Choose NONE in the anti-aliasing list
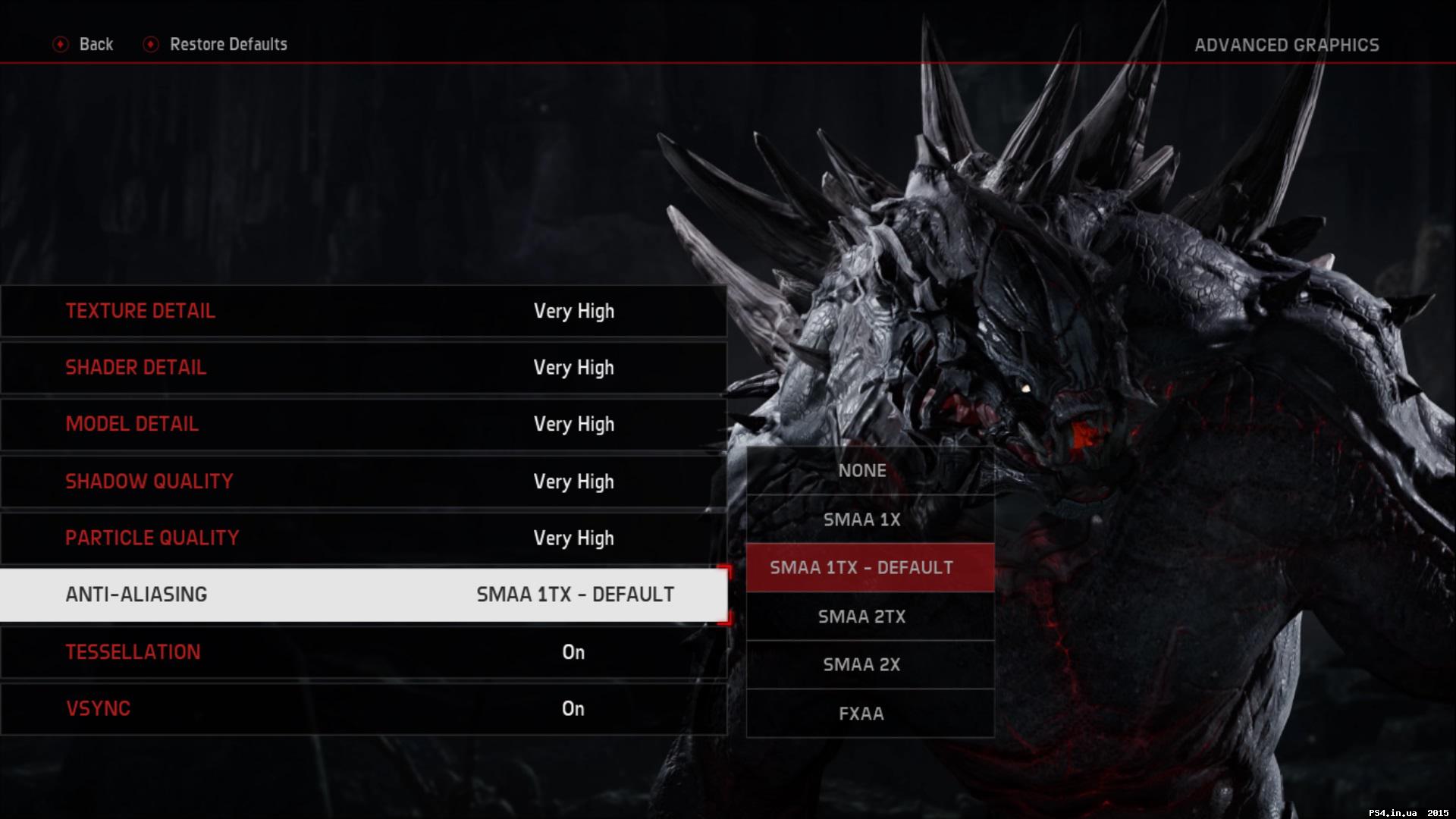1456x819 pixels. (x=861, y=470)
